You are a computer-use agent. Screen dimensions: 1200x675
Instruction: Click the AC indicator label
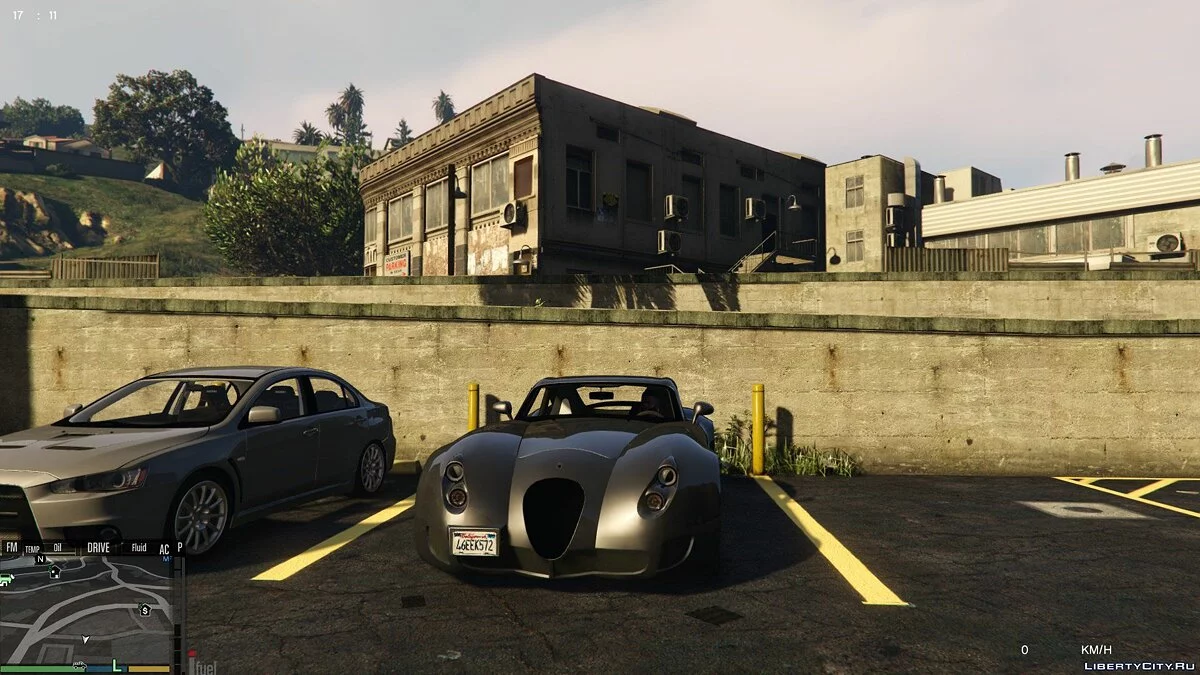pos(164,548)
